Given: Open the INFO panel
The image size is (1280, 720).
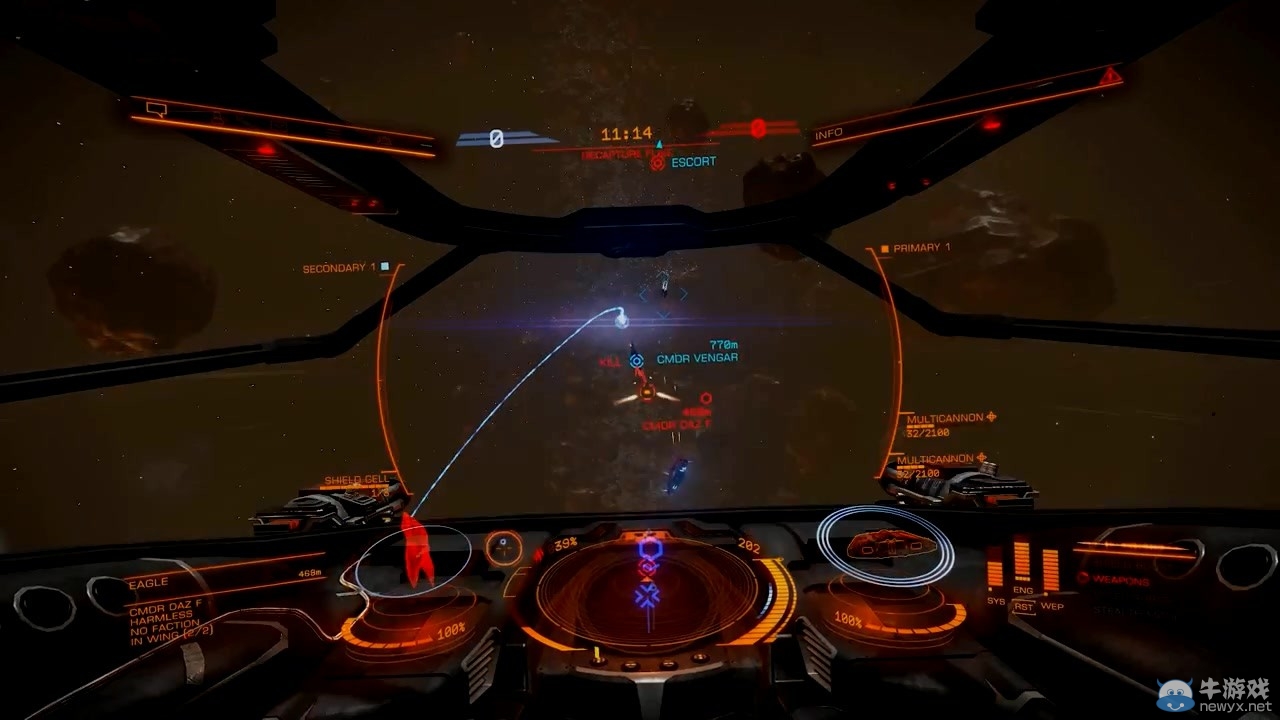Looking at the screenshot, I should click(x=829, y=133).
